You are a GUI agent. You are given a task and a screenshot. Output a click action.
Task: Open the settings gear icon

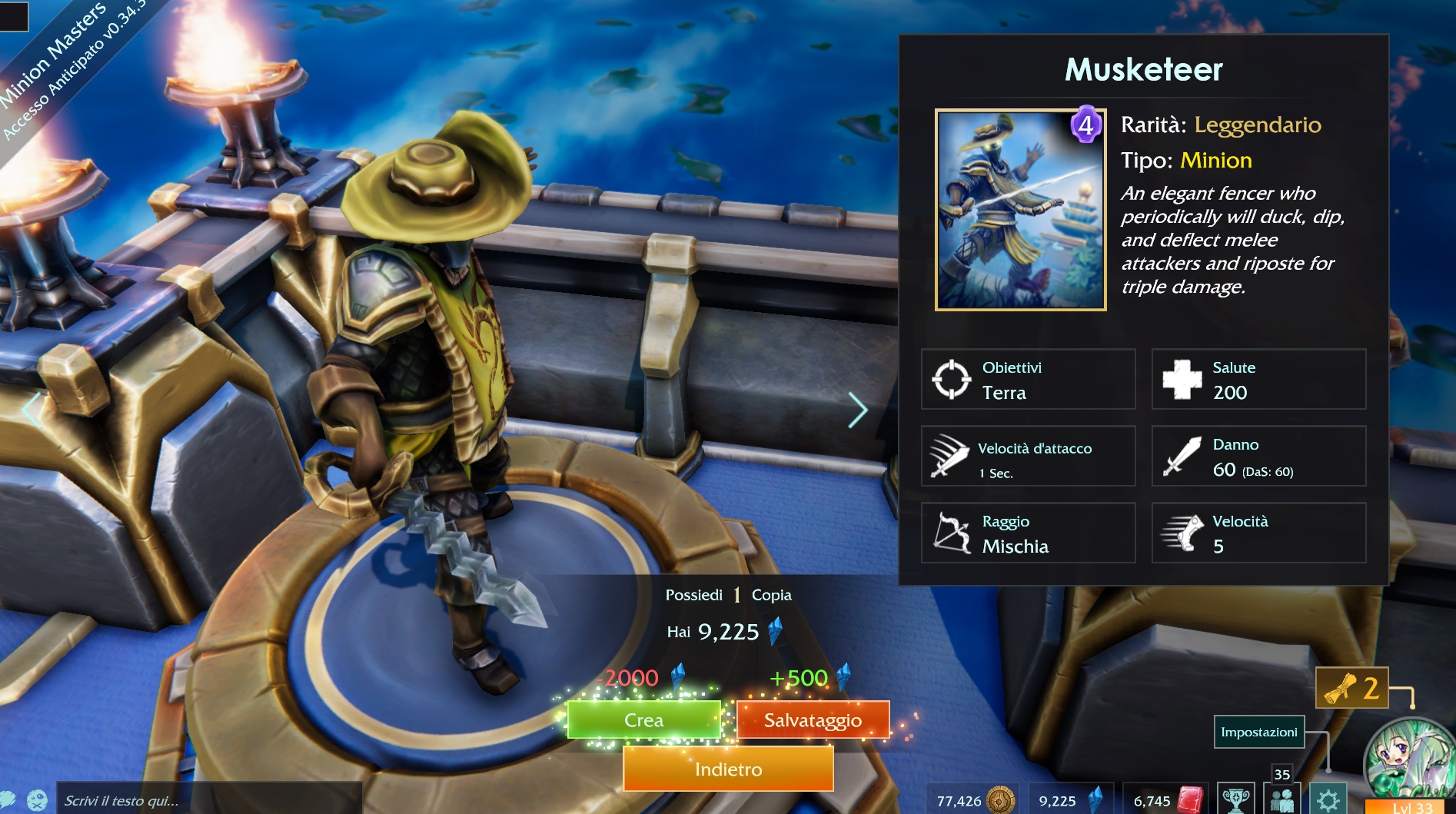[1328, 799]
